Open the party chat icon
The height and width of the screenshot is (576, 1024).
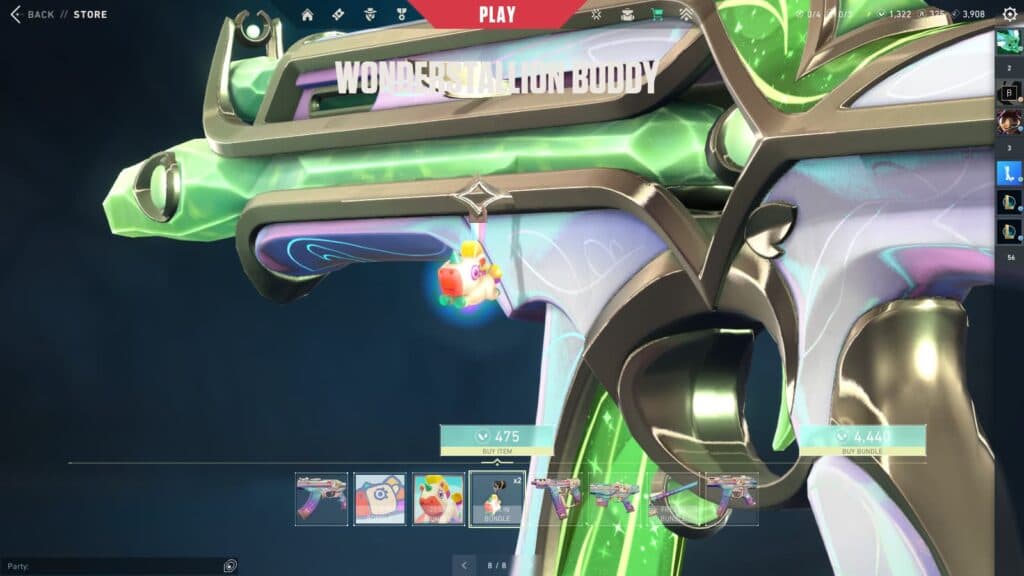click(230, 566)
